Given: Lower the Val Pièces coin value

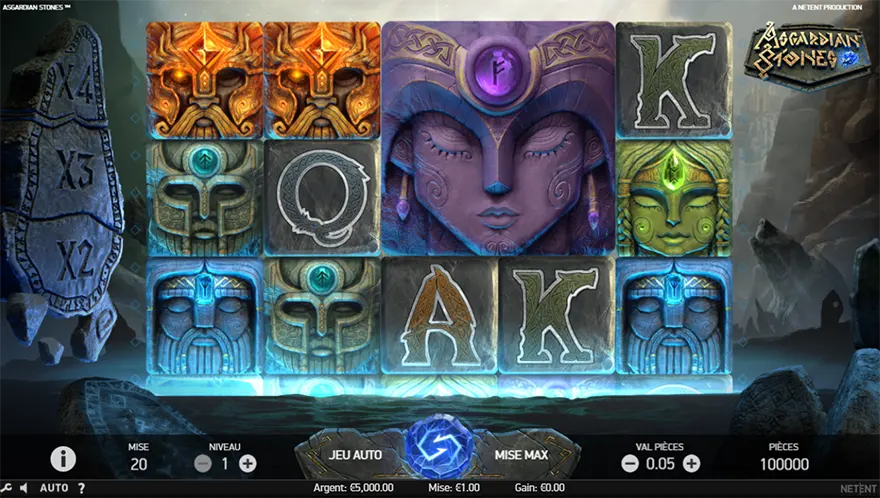Looking at the screenshot, I should [630, 463].
